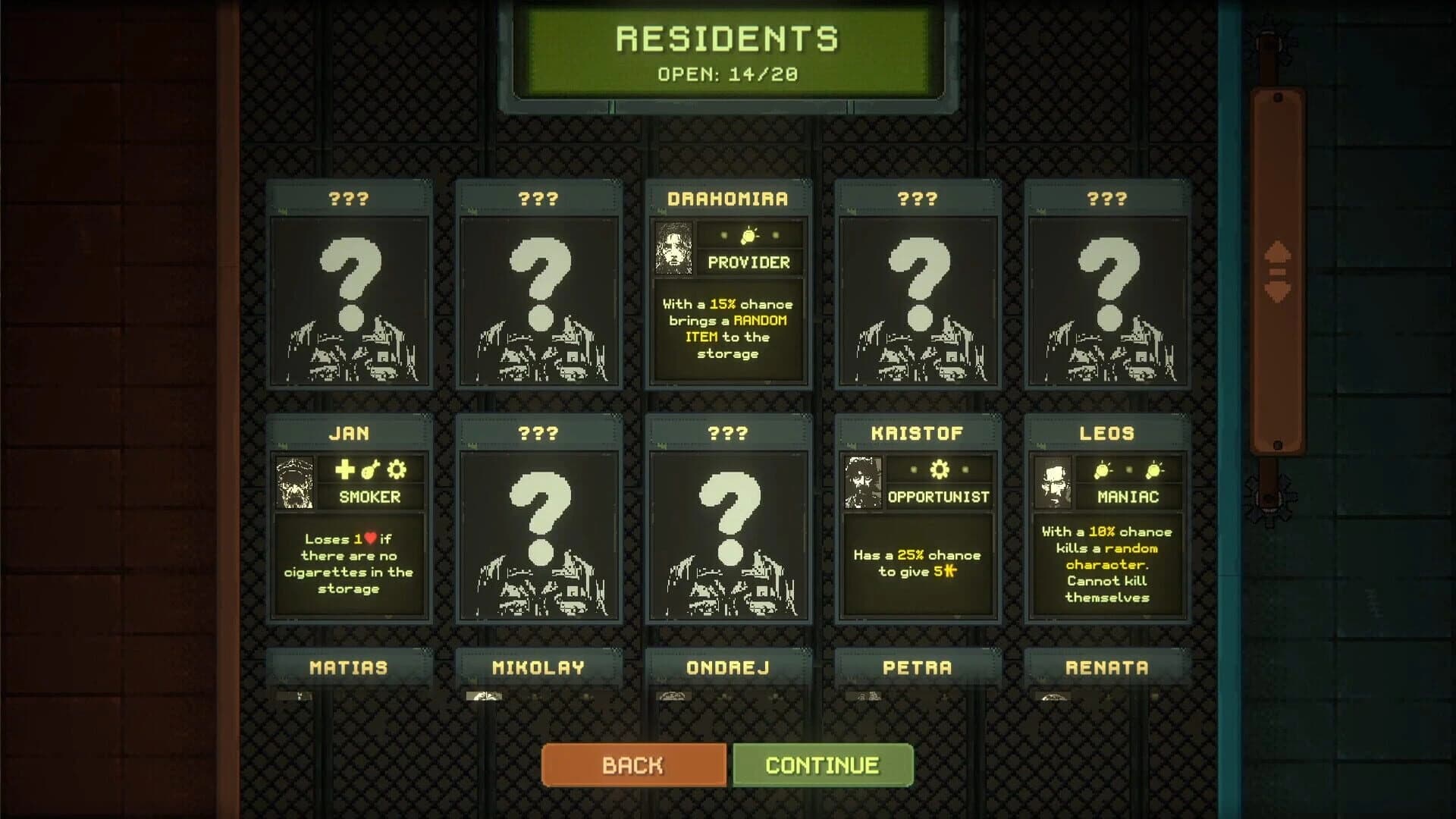
Task: Expand Petra's resident card
Action: point(917,668)
